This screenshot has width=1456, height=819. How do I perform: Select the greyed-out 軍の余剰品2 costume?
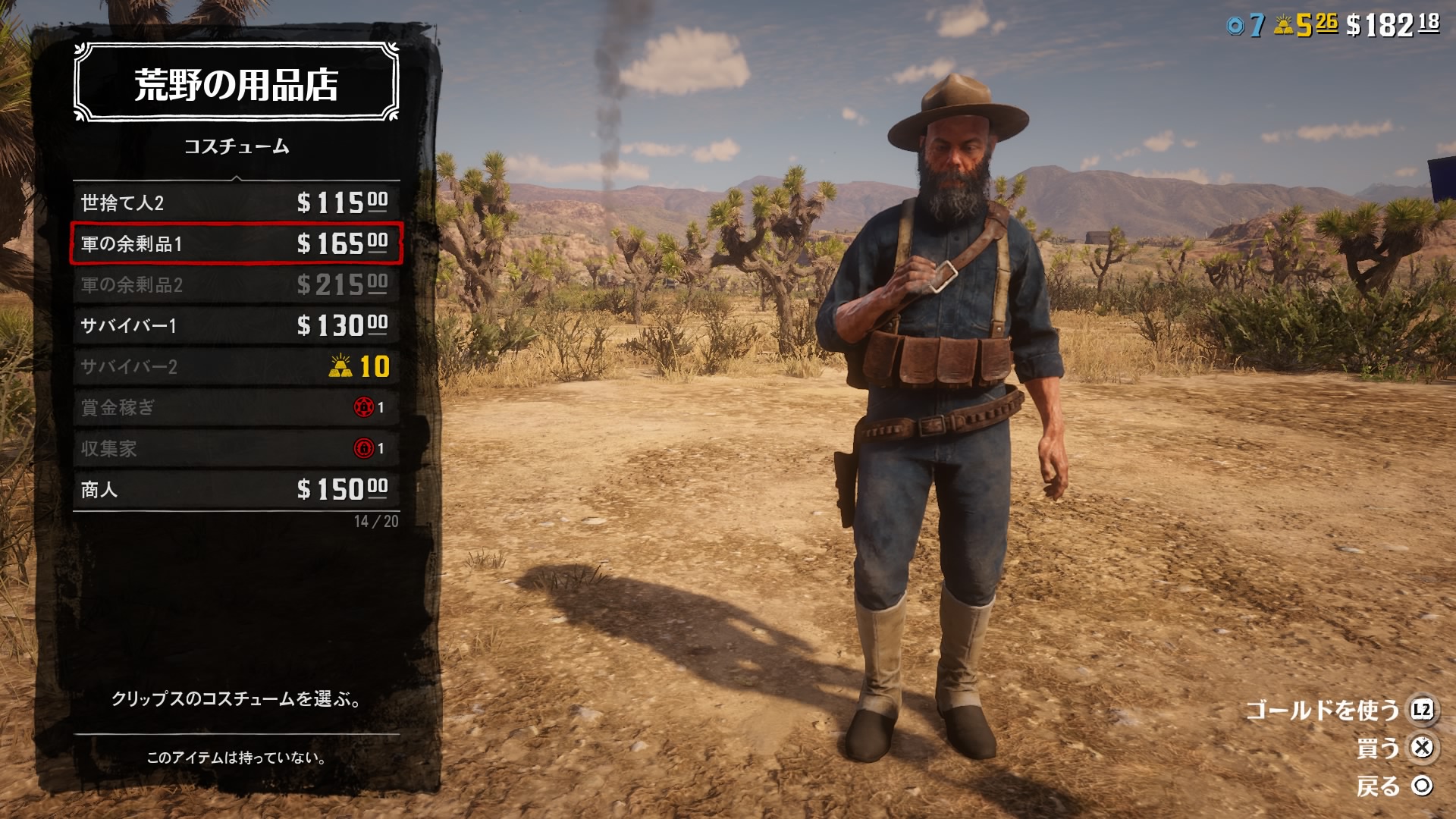tap(236, 284)
